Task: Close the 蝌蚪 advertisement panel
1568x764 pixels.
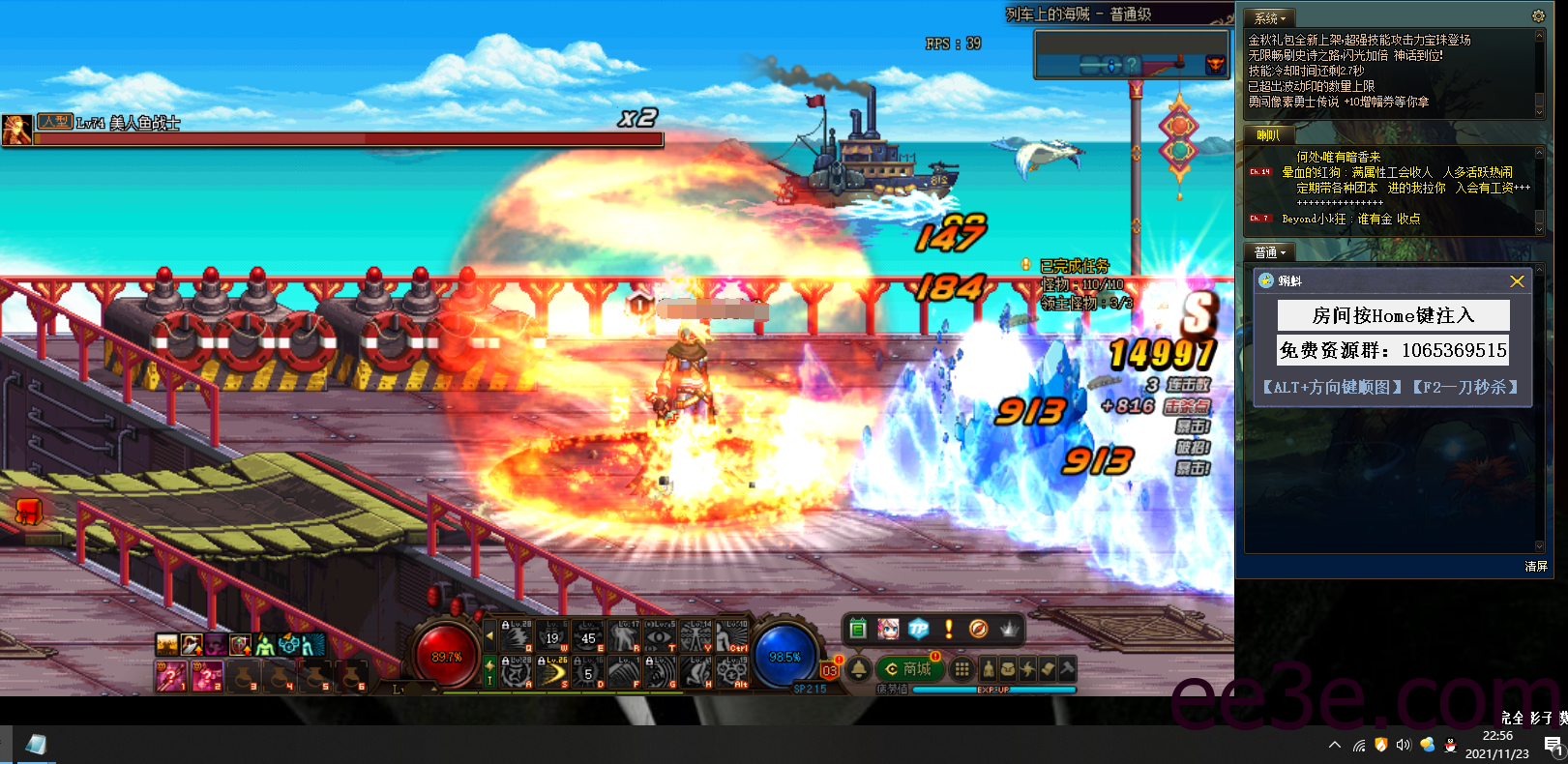Action: [x=1518, y=281]
